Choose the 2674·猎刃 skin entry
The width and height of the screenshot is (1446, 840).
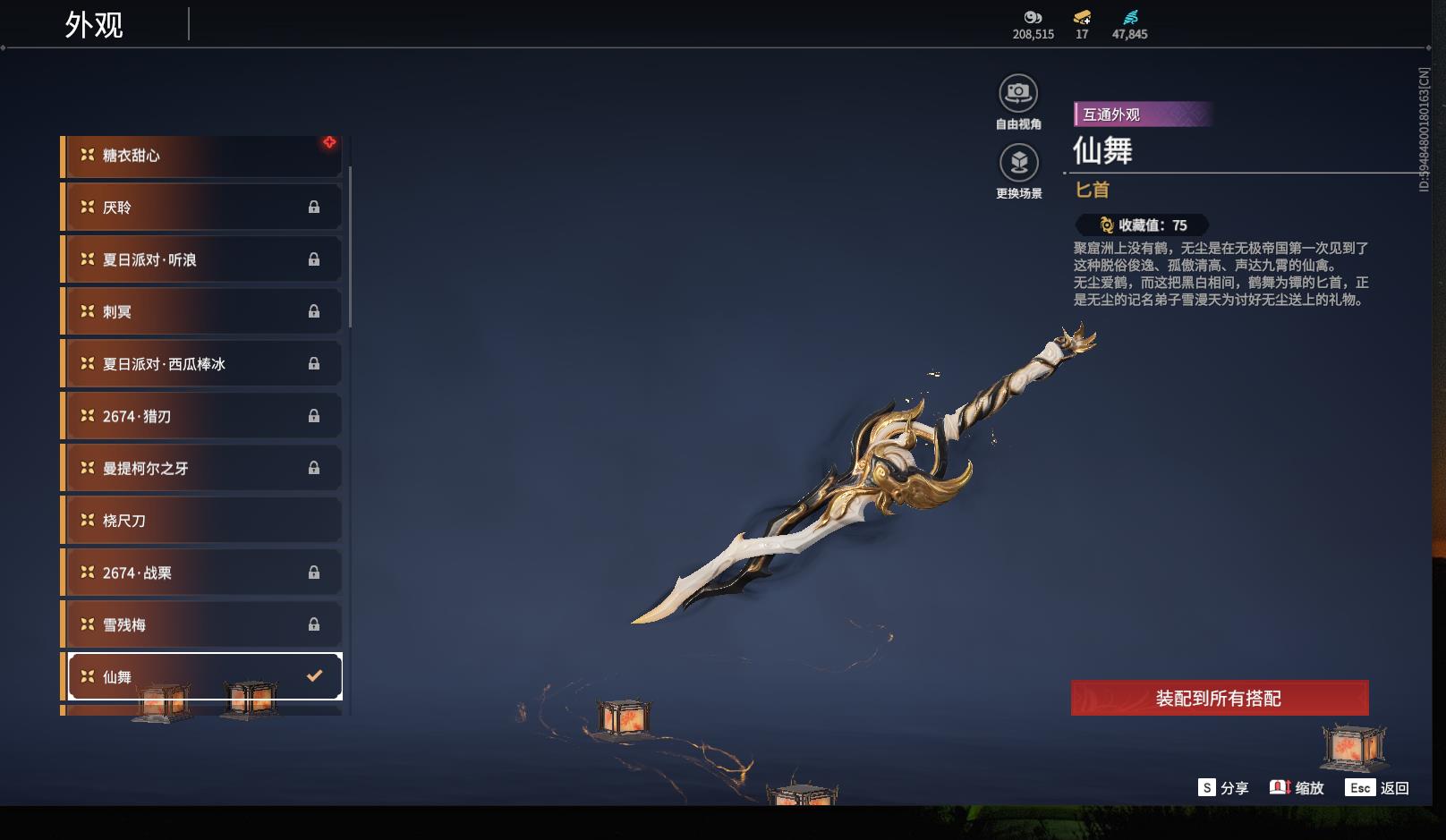point(201,416)
